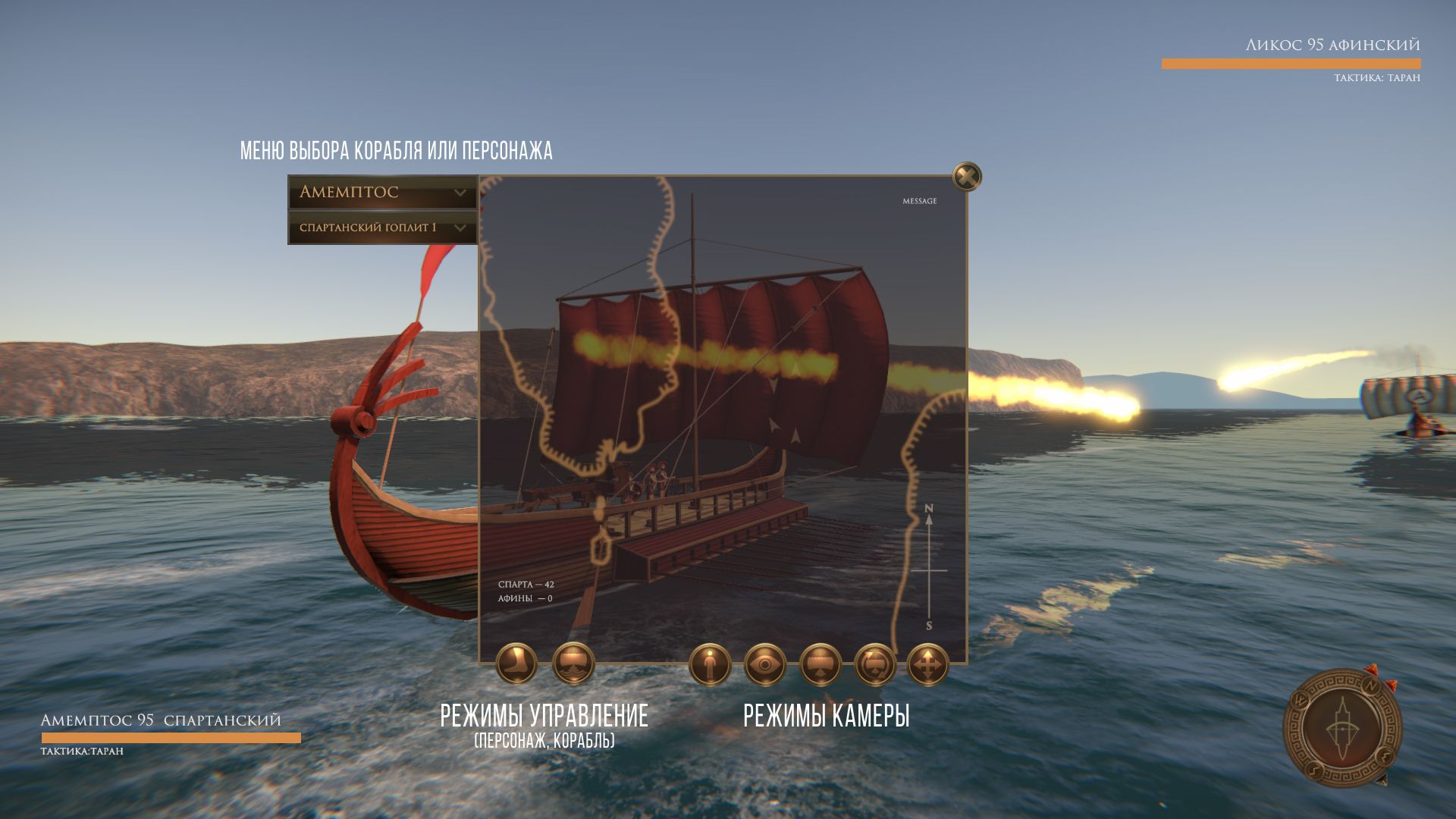Switch to character control with the foot icon

pos(516,664)
